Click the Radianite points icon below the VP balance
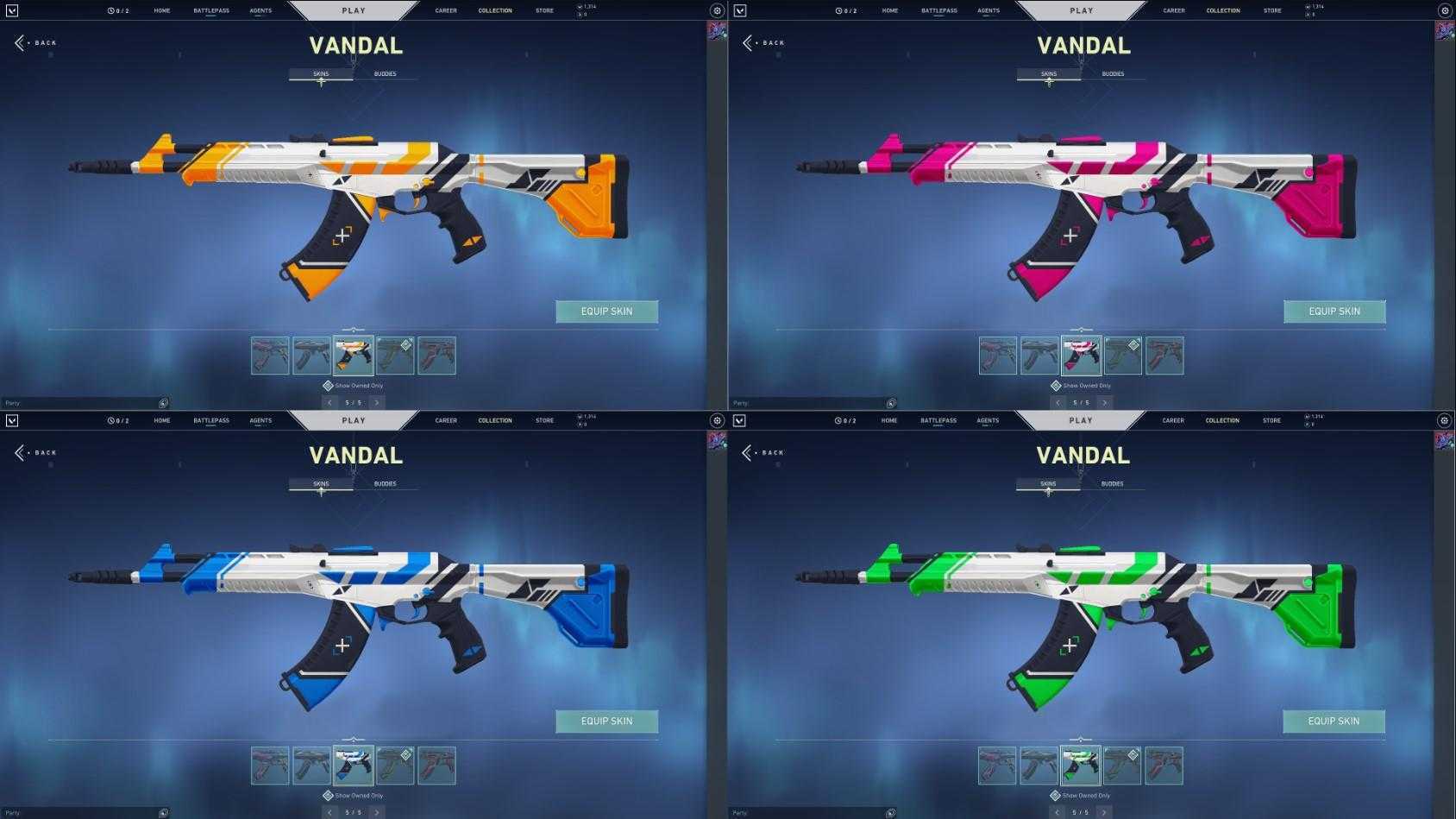 (580, 14)
